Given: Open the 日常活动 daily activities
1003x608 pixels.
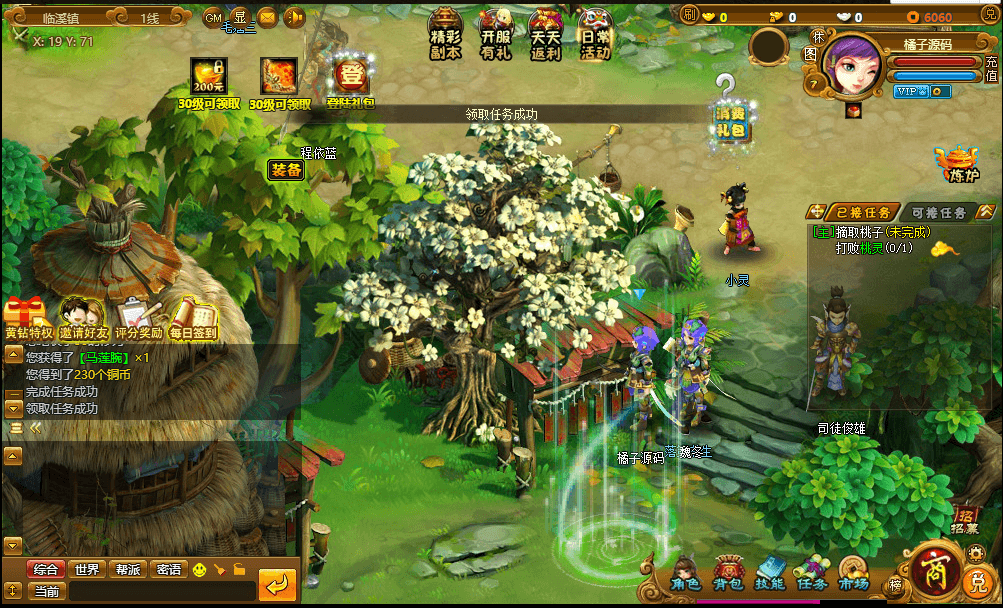Looking at the screenshot, I should (x=595, y=34).
